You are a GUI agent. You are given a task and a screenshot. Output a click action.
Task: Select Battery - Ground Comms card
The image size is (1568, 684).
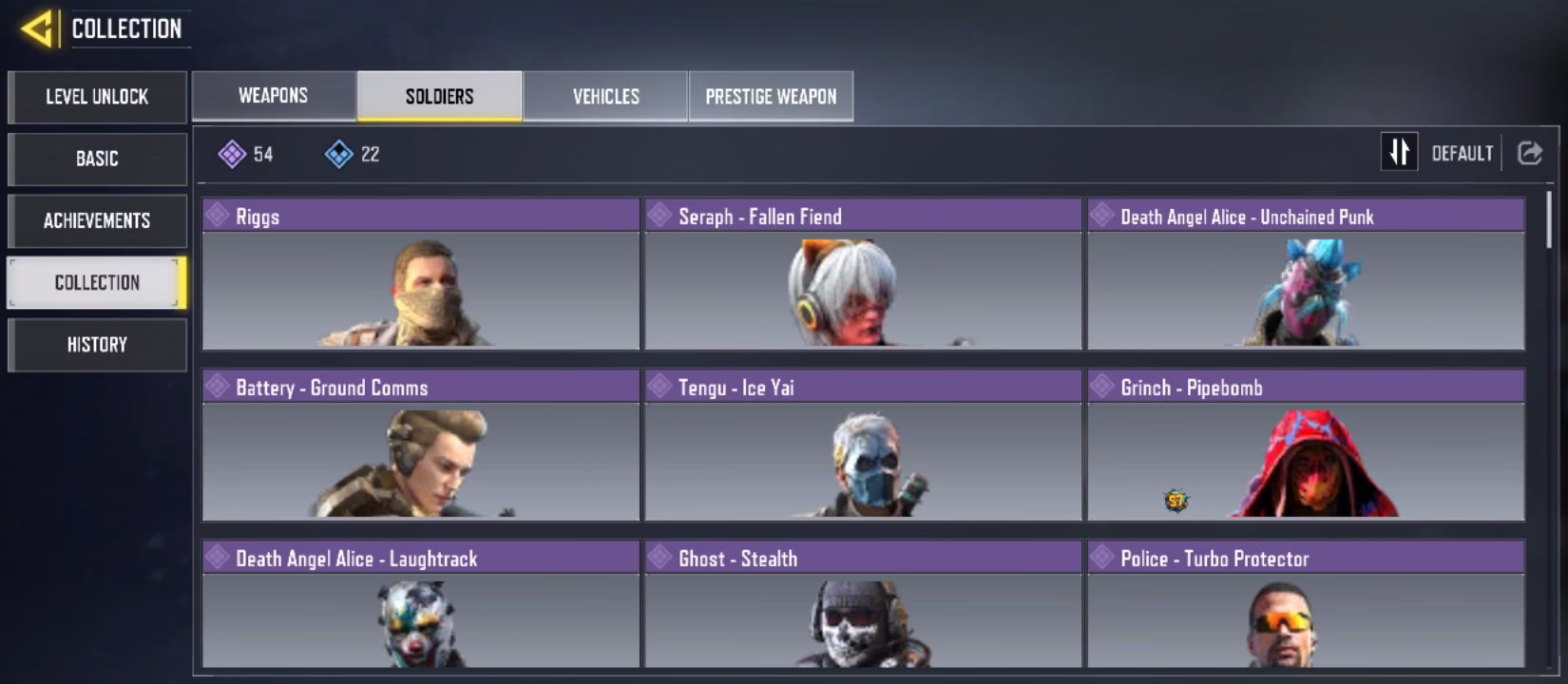tap(421, 446)
